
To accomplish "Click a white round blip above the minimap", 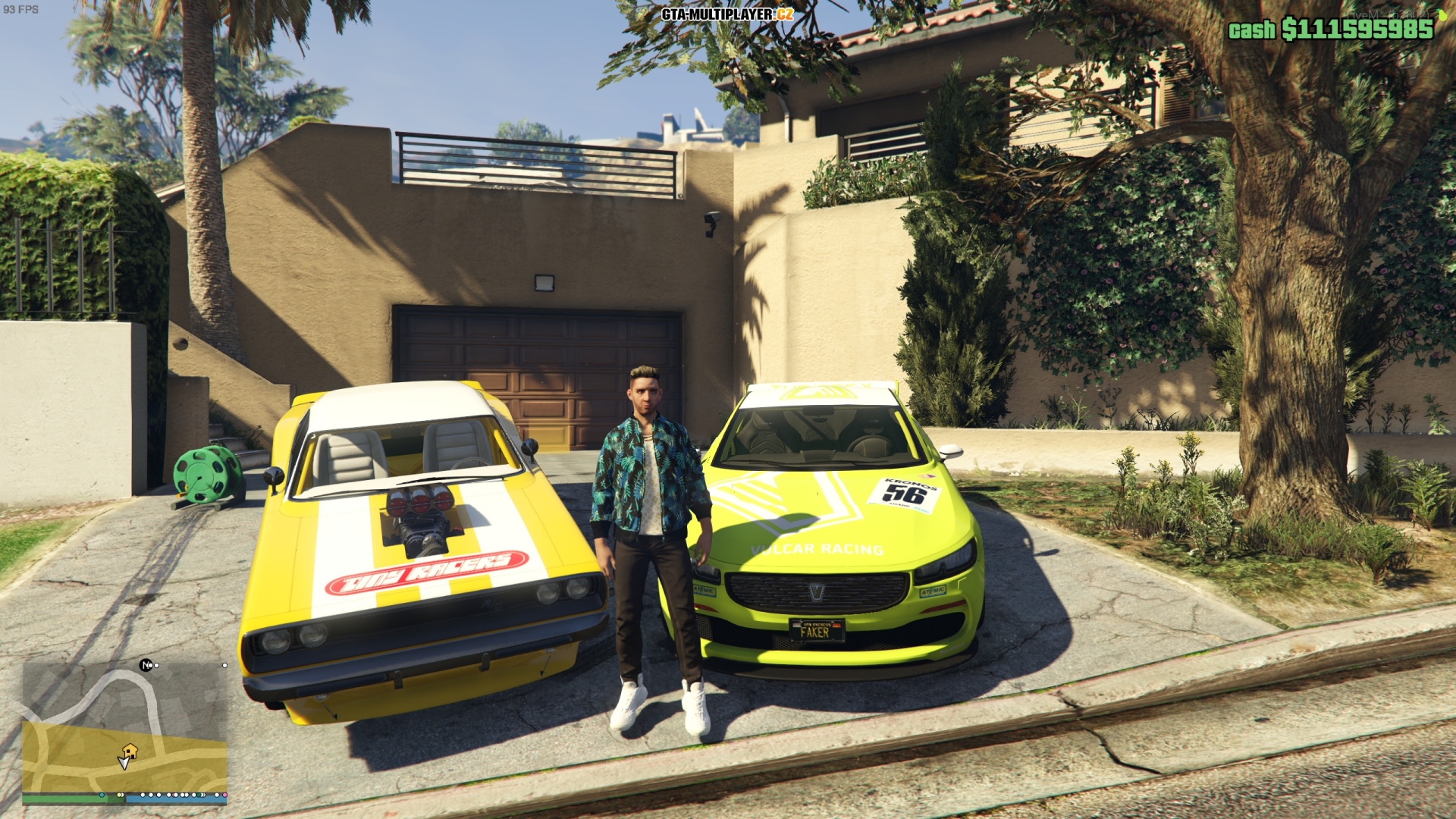I will click(224, 666).
